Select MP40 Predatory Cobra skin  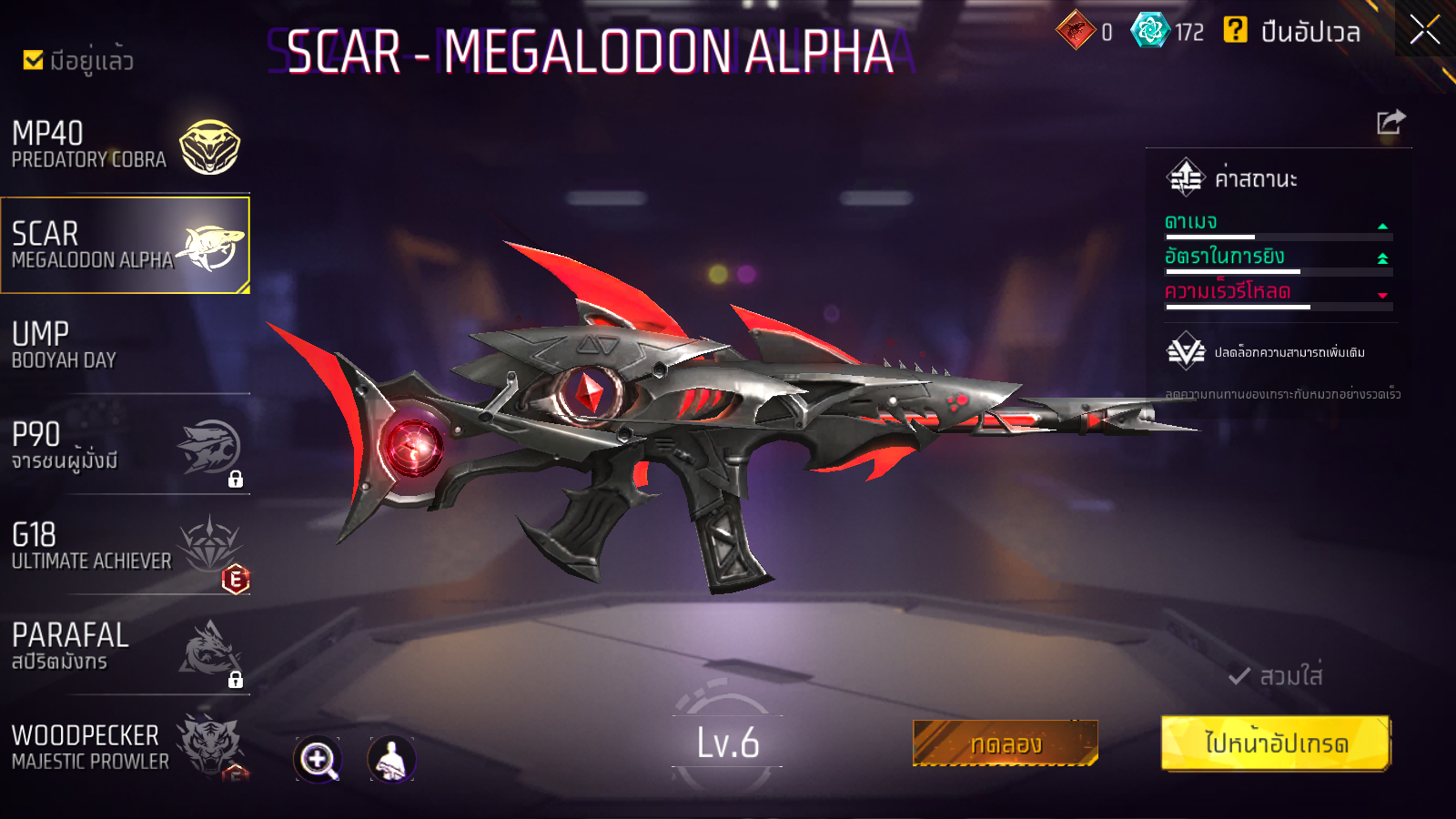coord(125,147)
